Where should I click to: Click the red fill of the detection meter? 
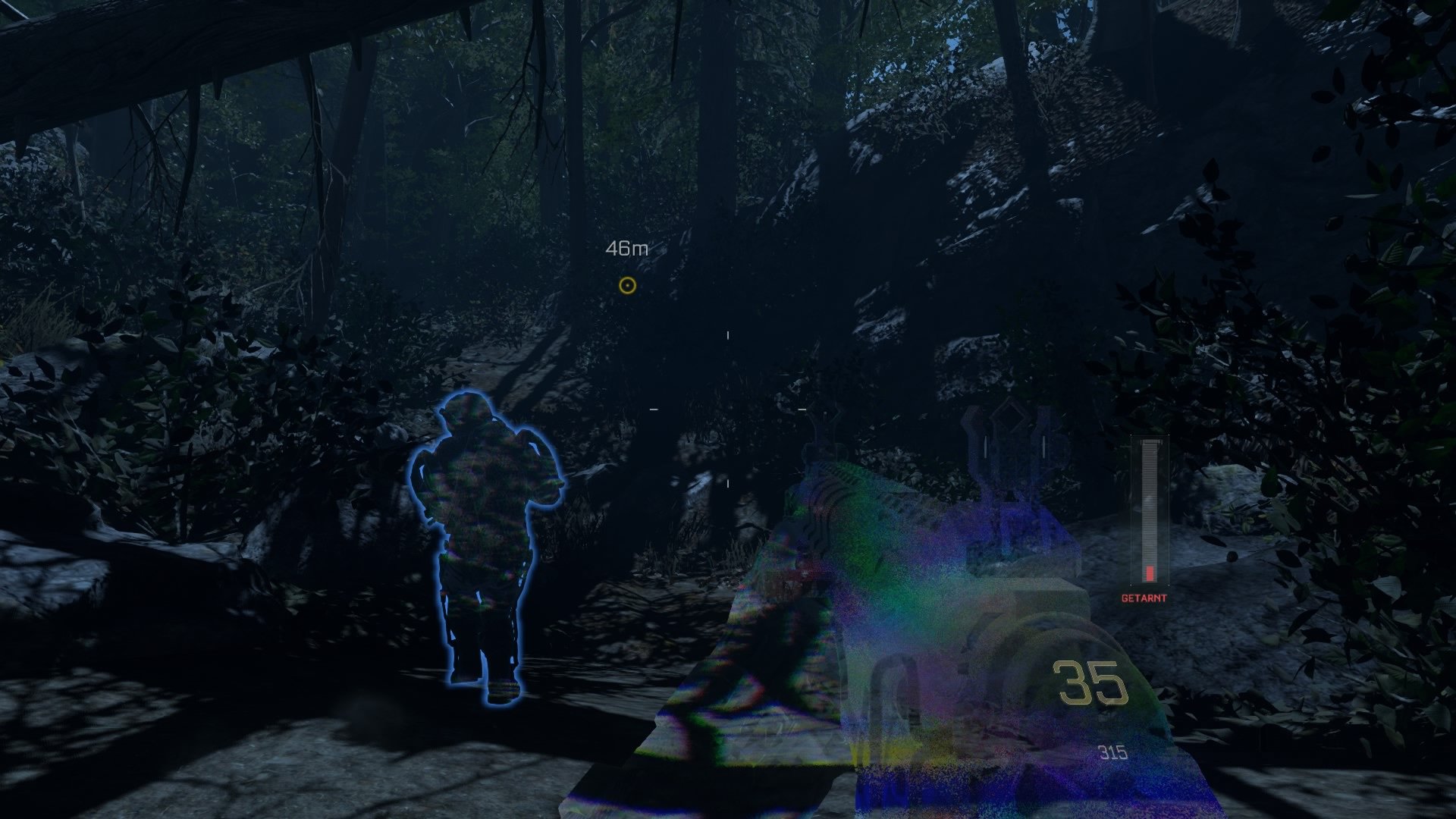(1149, 573)
